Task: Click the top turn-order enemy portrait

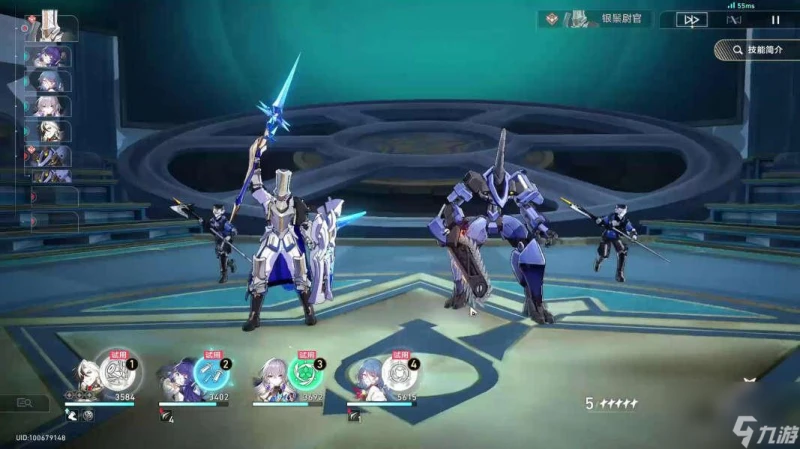Action: 47,25
